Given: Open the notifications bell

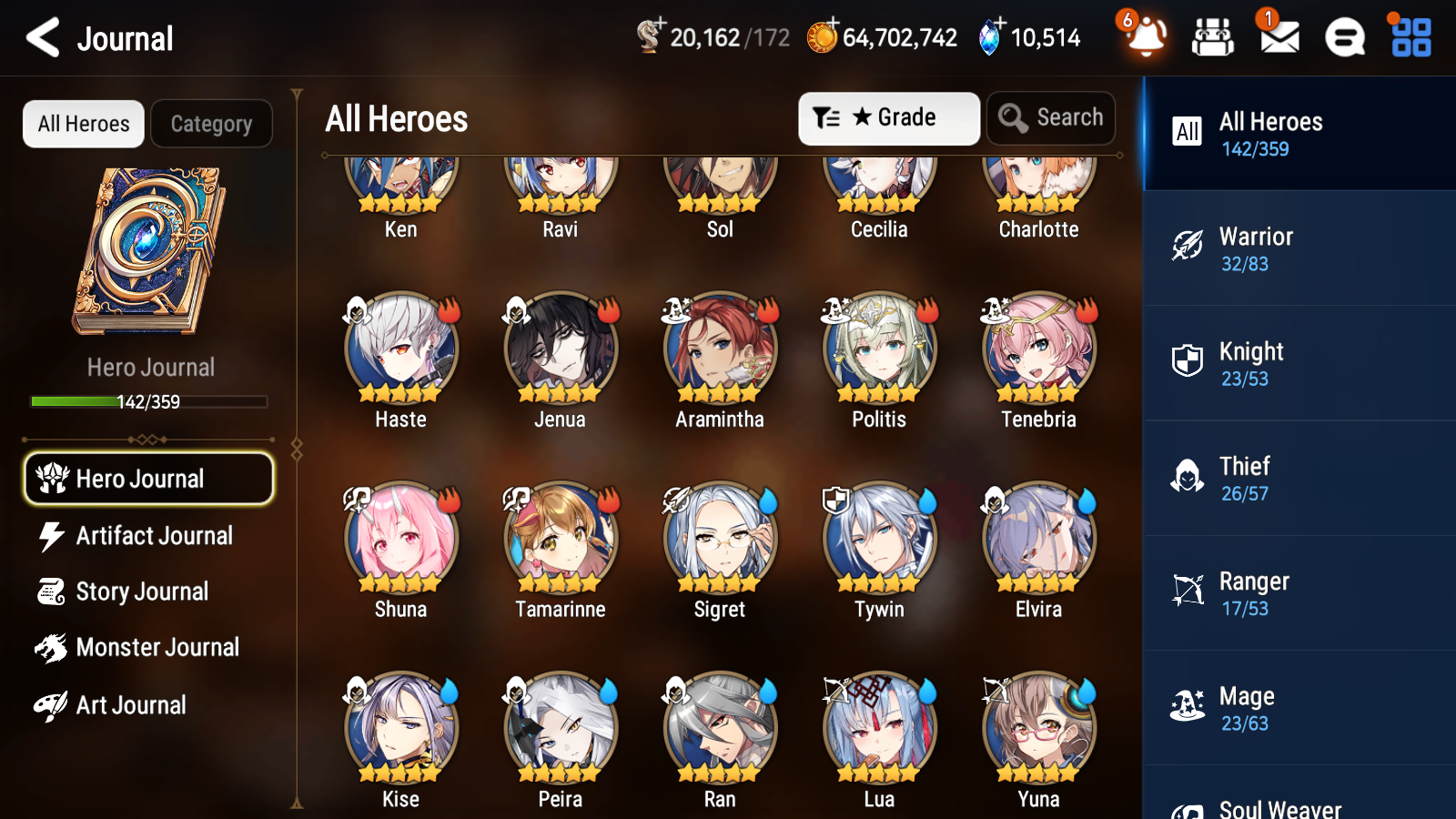Looking at the screenshot, I should pyautogui.click(x=1146, y=37).
